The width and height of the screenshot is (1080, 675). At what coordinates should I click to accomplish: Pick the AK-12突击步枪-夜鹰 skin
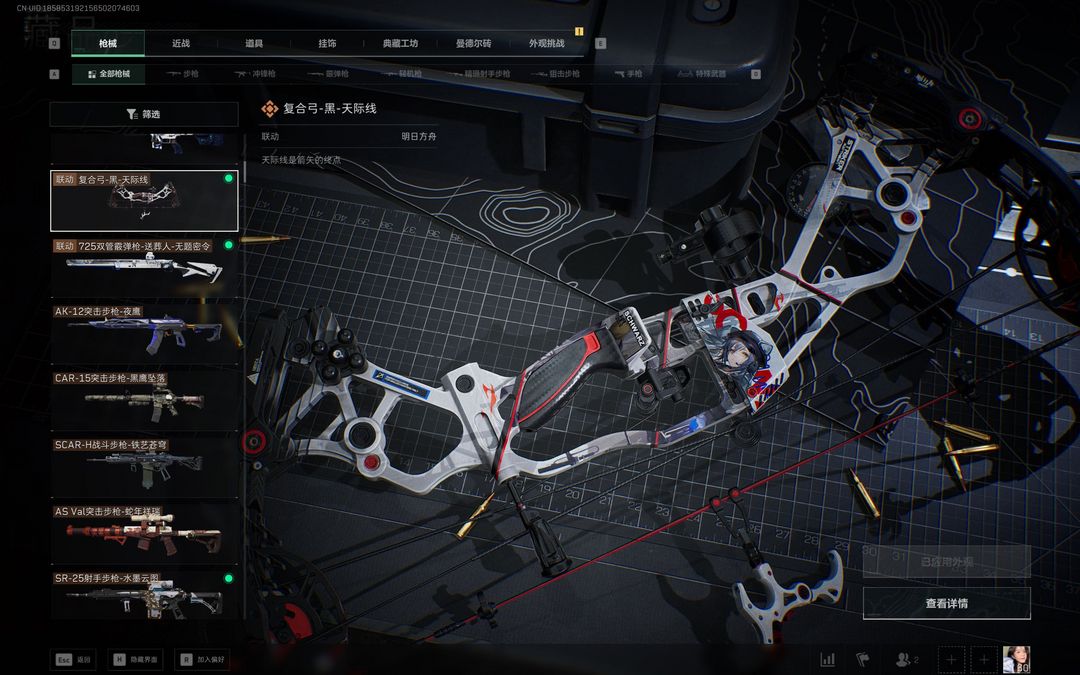point(144,330)
